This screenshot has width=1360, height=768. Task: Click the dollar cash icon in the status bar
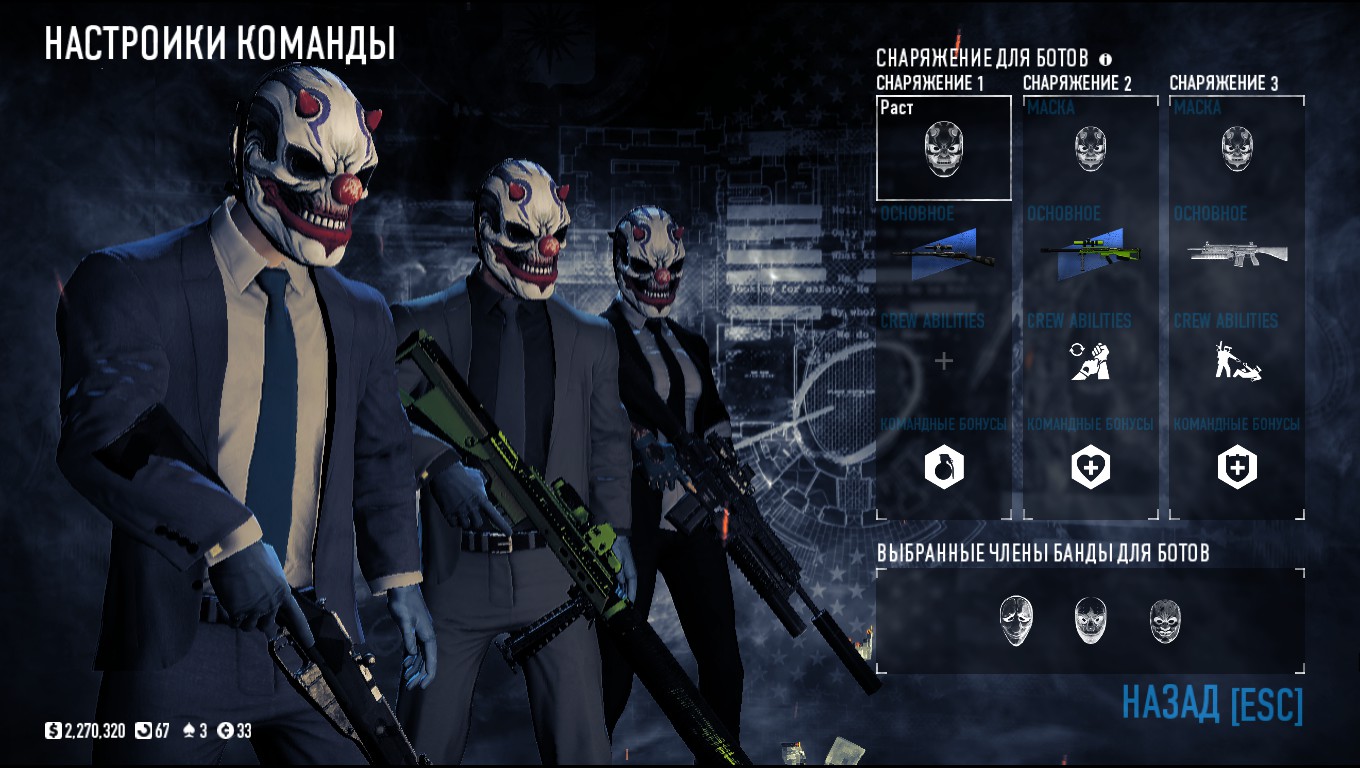[x=51, y=731]
